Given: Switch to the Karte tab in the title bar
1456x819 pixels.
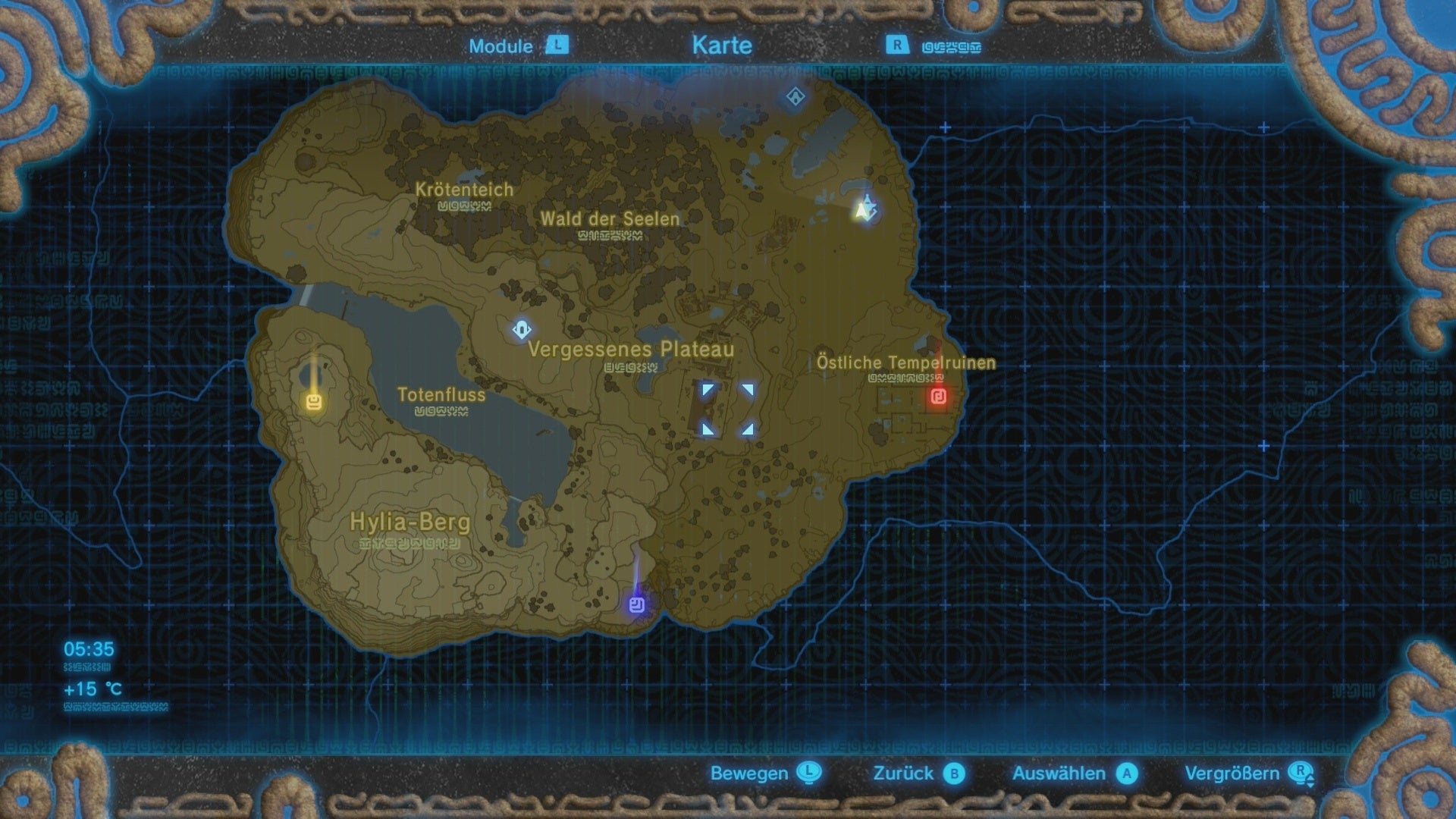Looking at the screenshot, I should tap(720, 45).
